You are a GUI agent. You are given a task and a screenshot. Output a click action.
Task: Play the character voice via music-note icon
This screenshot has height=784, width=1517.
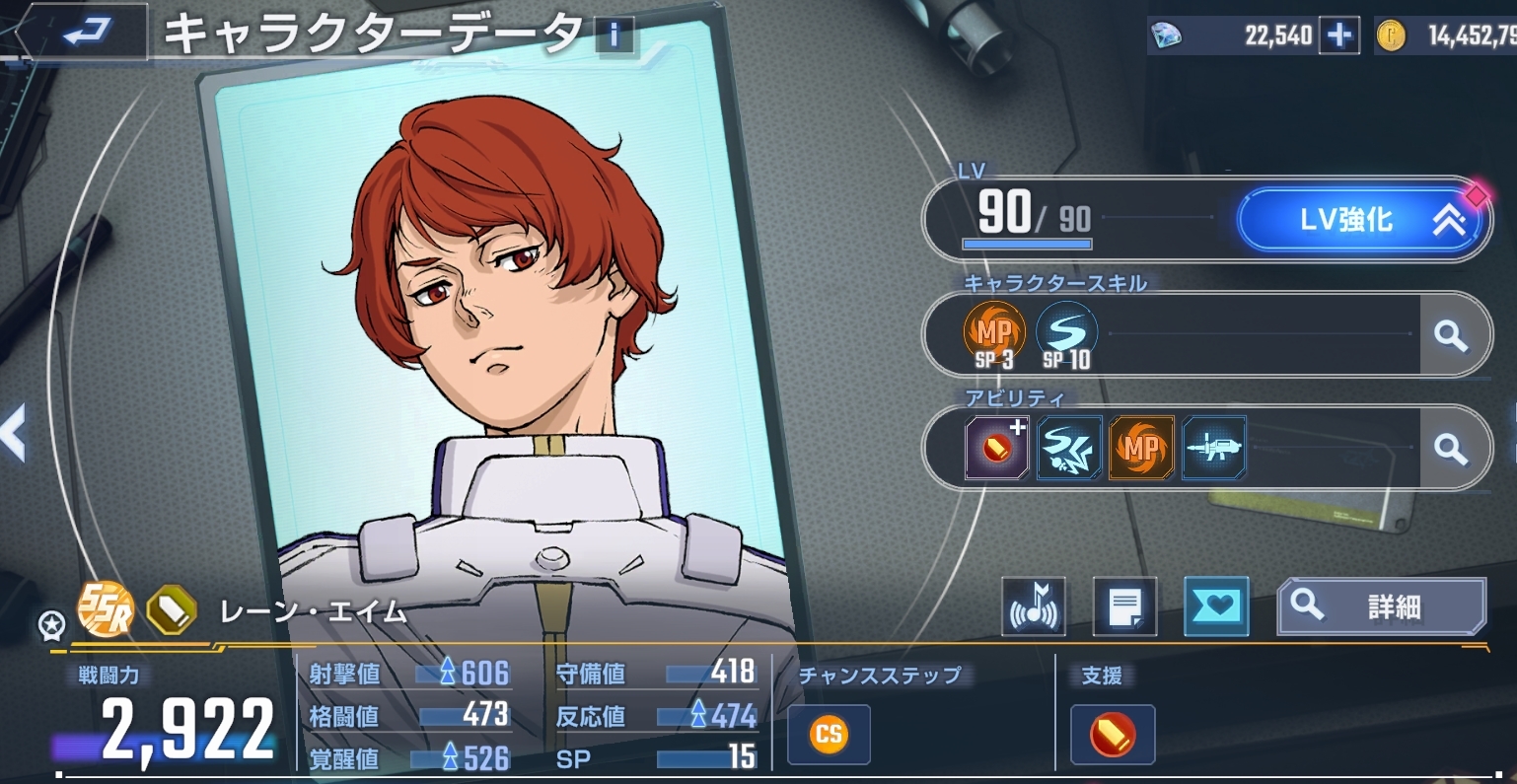click(1034, 607)
